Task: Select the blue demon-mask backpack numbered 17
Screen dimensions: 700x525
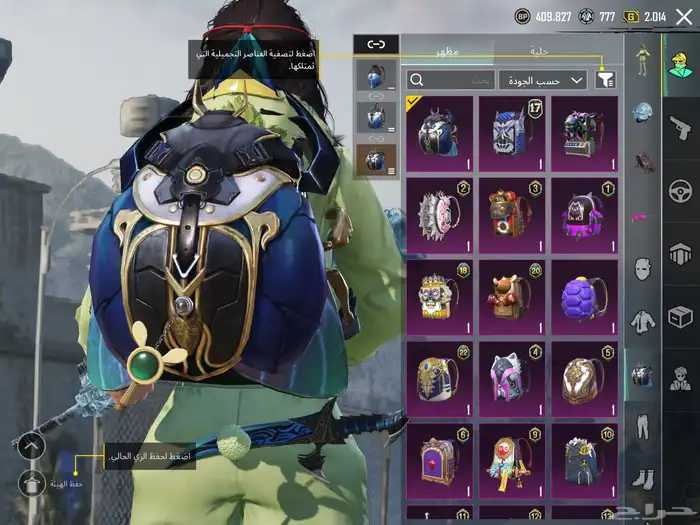Action: (512, 133)
